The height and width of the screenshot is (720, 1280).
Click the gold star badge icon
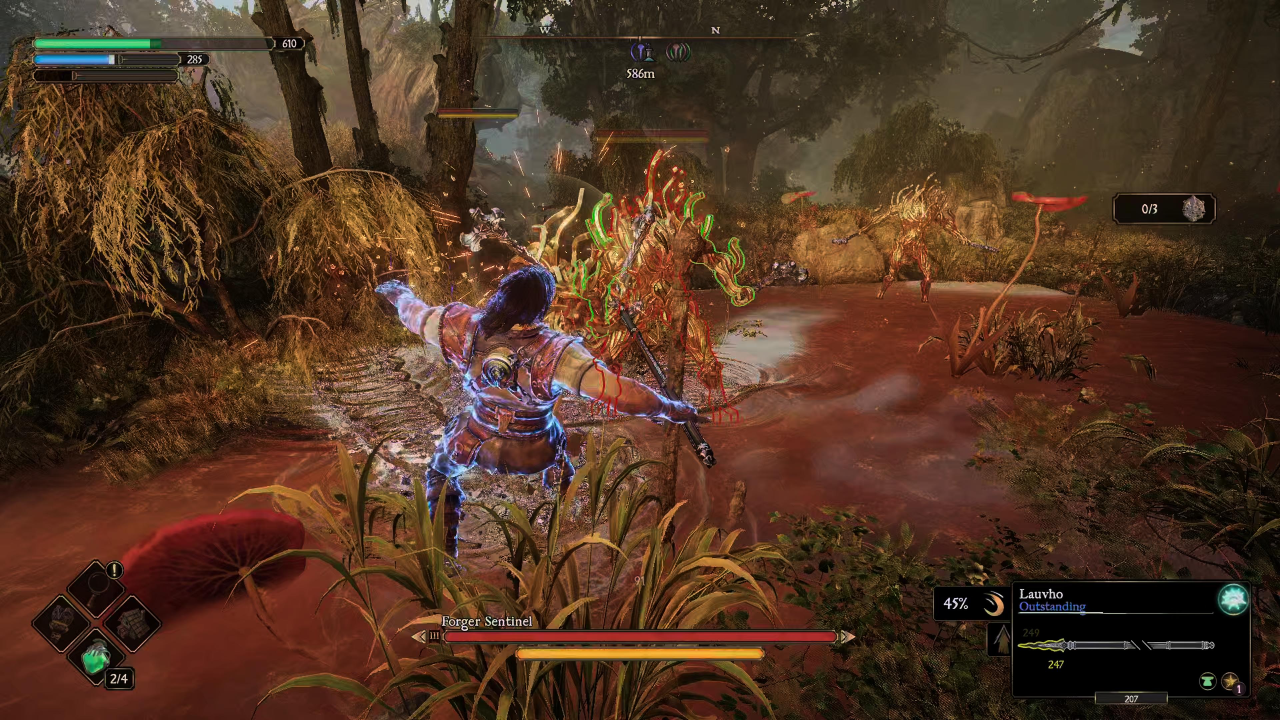pos(1230,682)
